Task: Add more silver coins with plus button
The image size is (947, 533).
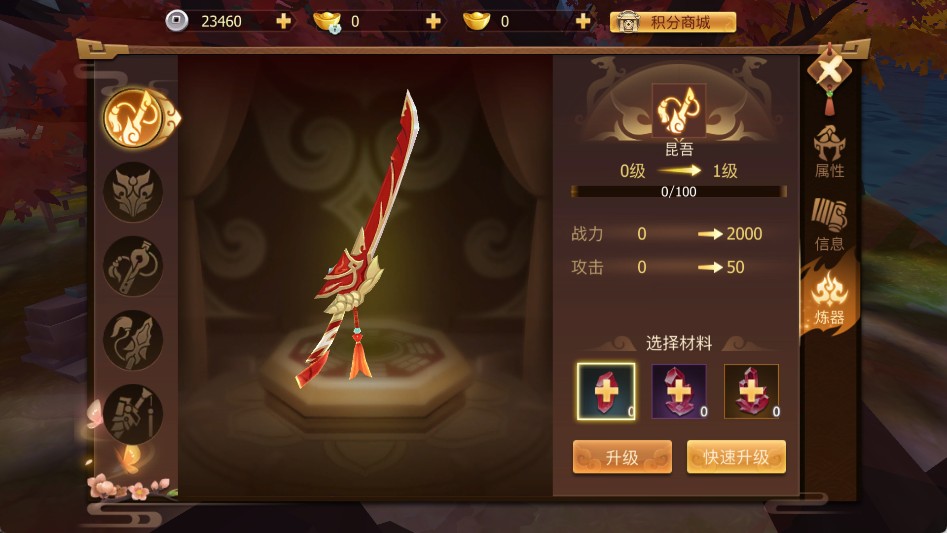Action: point(284,21)
